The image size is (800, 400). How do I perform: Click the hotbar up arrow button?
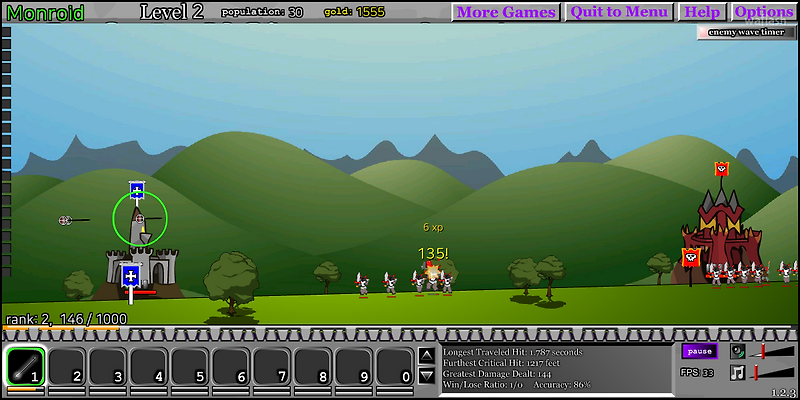point(426,355)
